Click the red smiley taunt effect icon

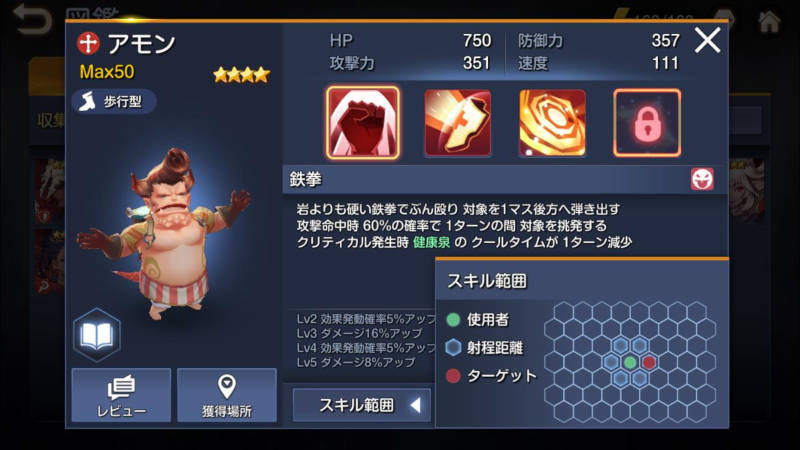[x=702, y=179]
